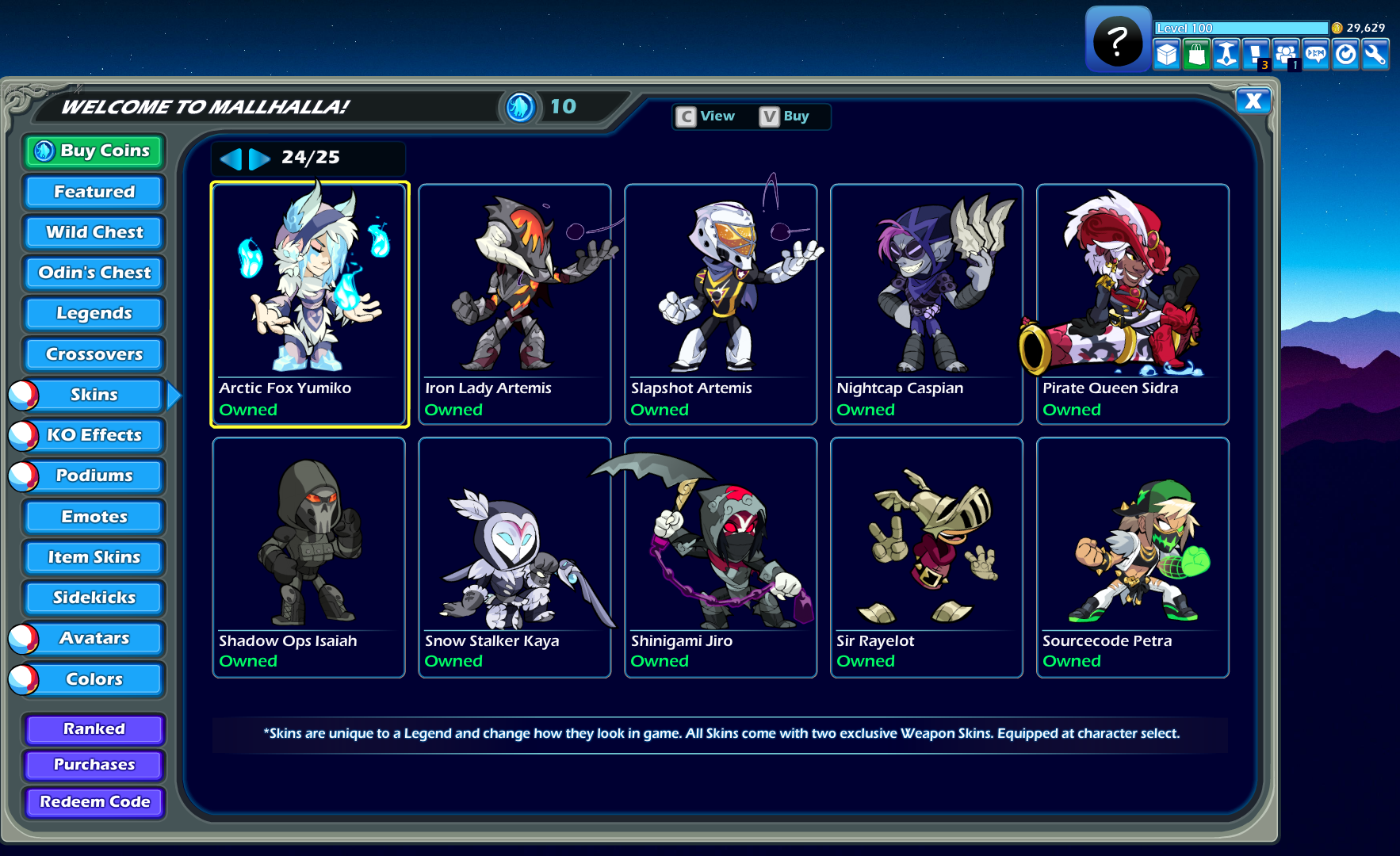
Task: Open the friends list with 1 badge
Action: pos(1286,54)
